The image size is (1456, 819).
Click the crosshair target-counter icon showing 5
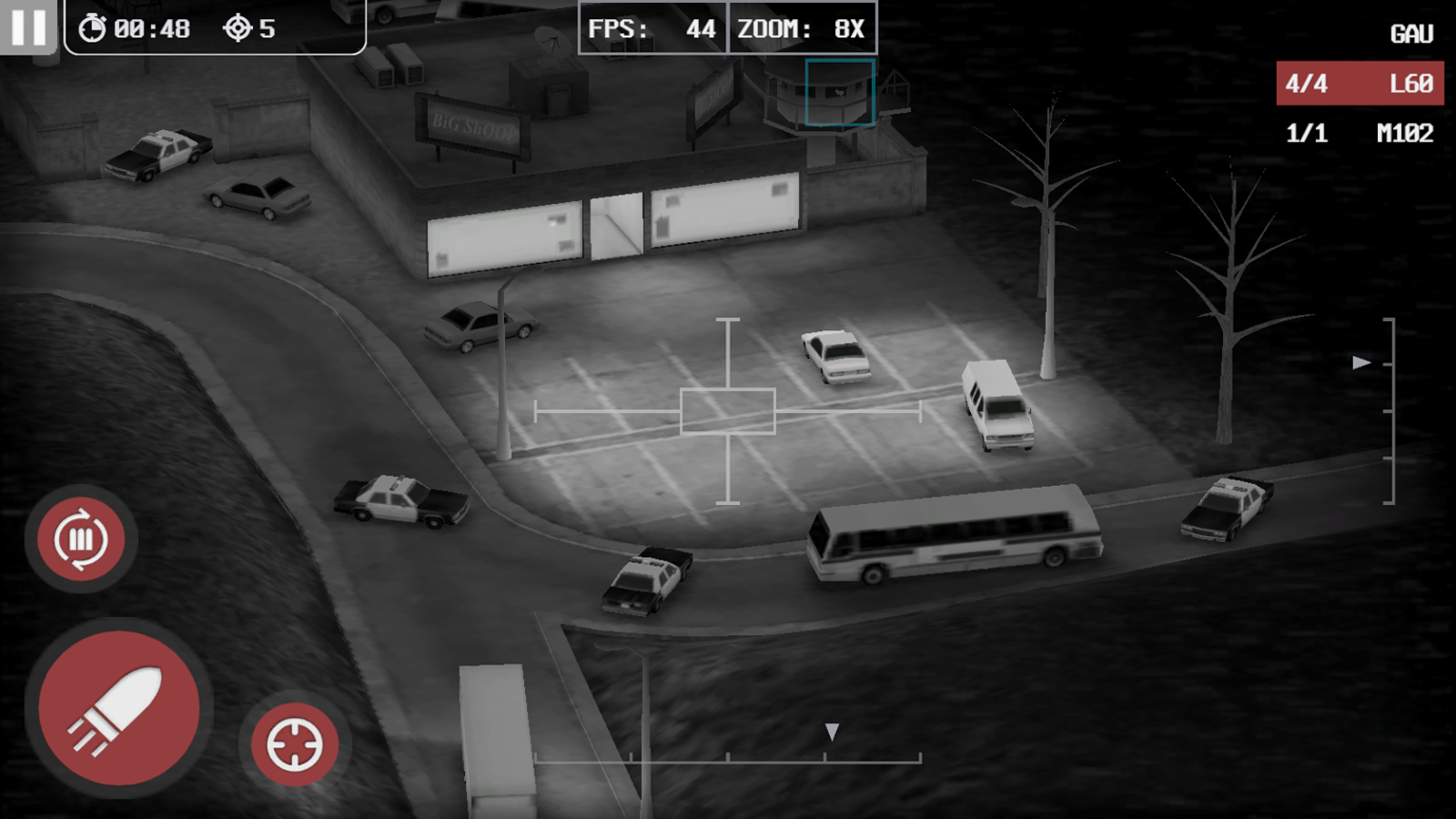tap(238, 28)
